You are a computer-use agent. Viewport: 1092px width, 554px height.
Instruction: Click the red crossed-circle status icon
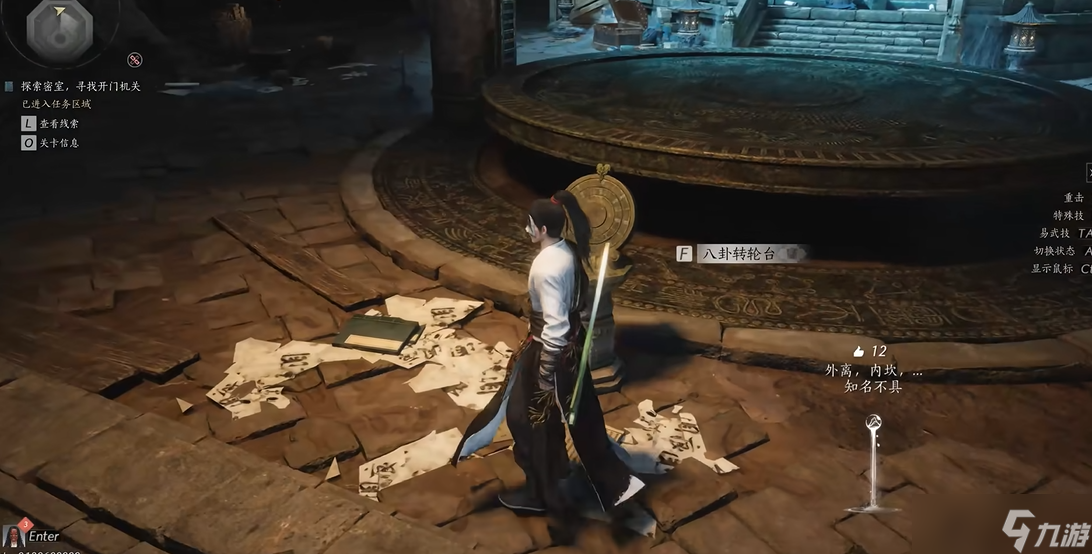point(135,60)
